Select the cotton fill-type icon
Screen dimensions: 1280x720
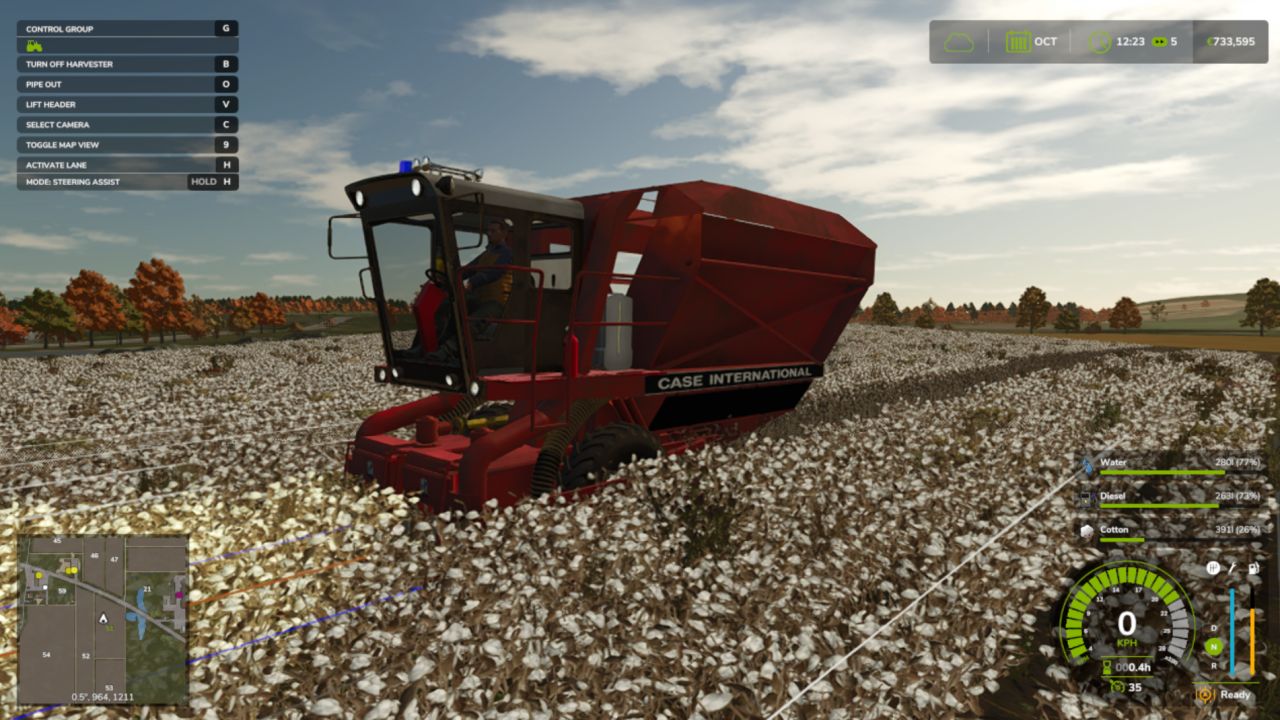pos(1085,530)
